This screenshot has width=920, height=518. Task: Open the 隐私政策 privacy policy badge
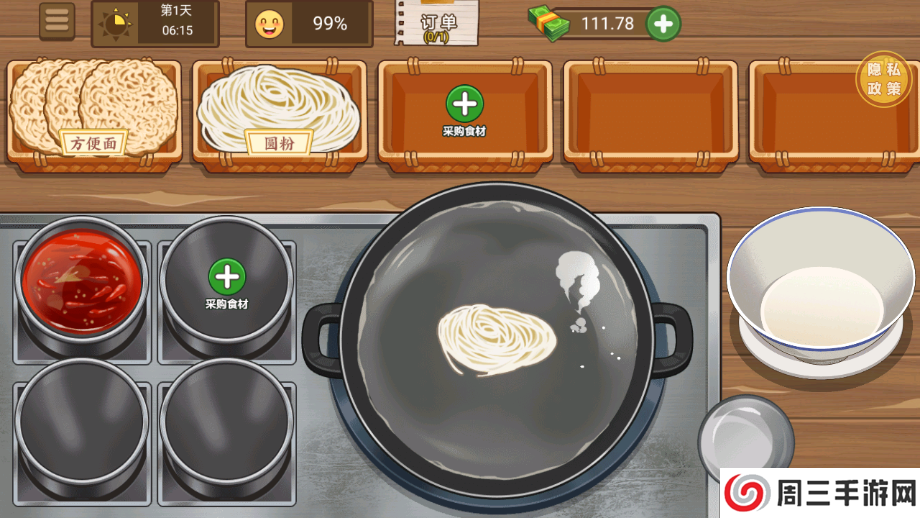(883, 79)
